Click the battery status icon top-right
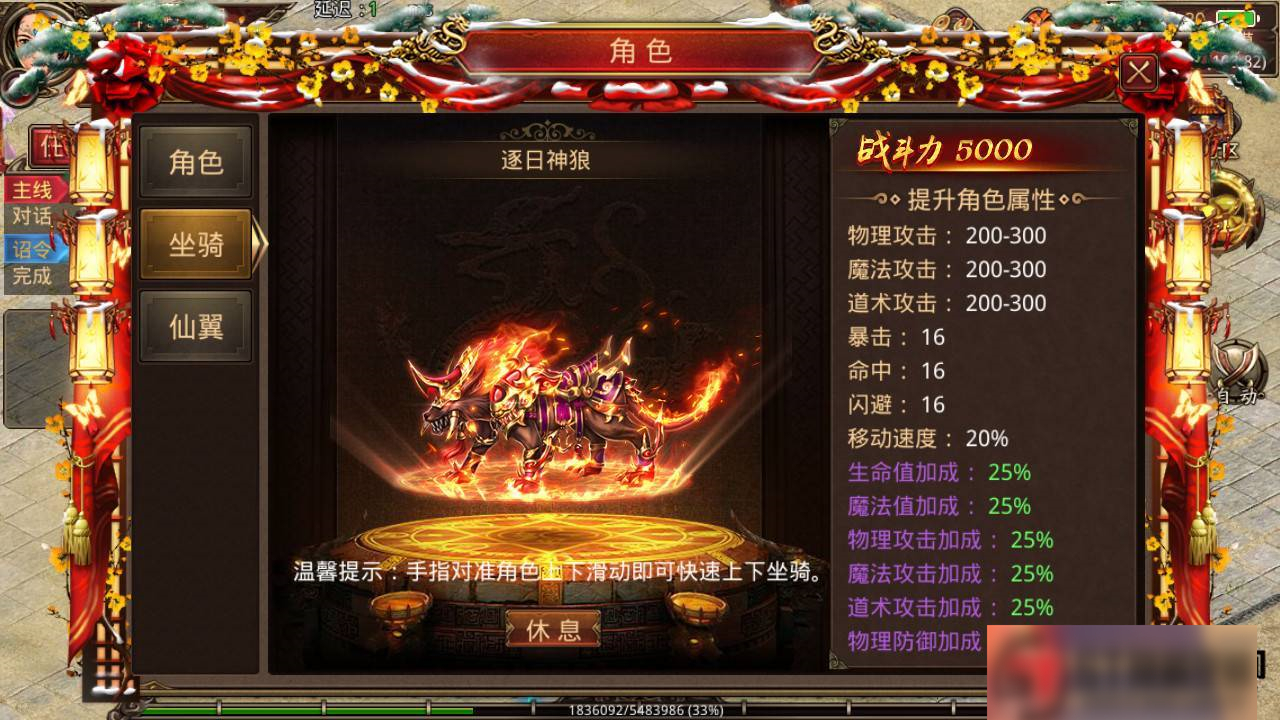The height and width of the screenshot is (720, 1280). tap(1236, 16)
